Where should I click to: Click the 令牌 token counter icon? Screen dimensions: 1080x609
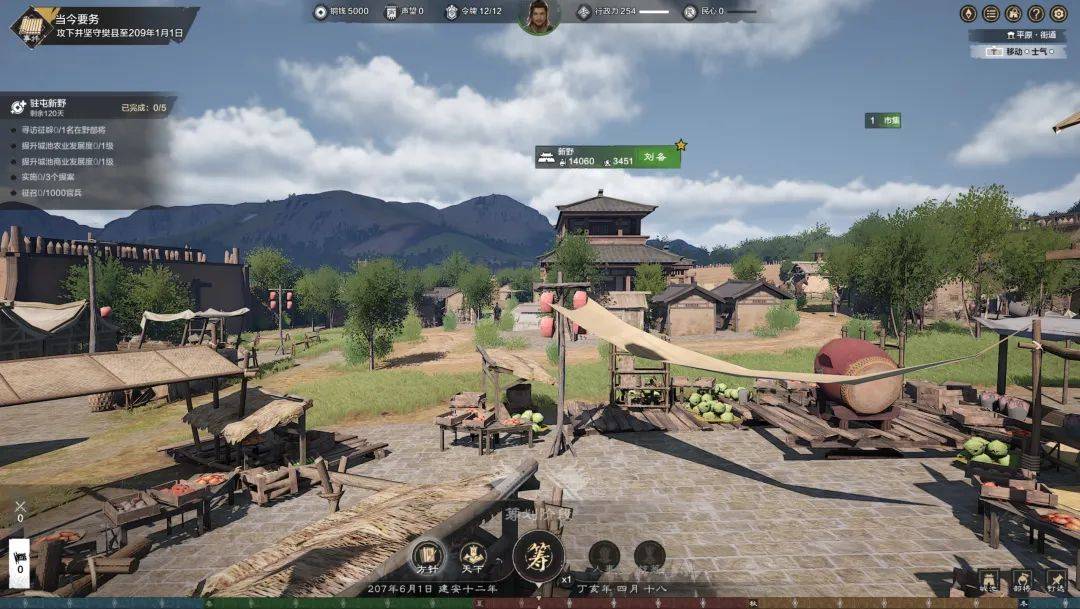coord(451,12)
